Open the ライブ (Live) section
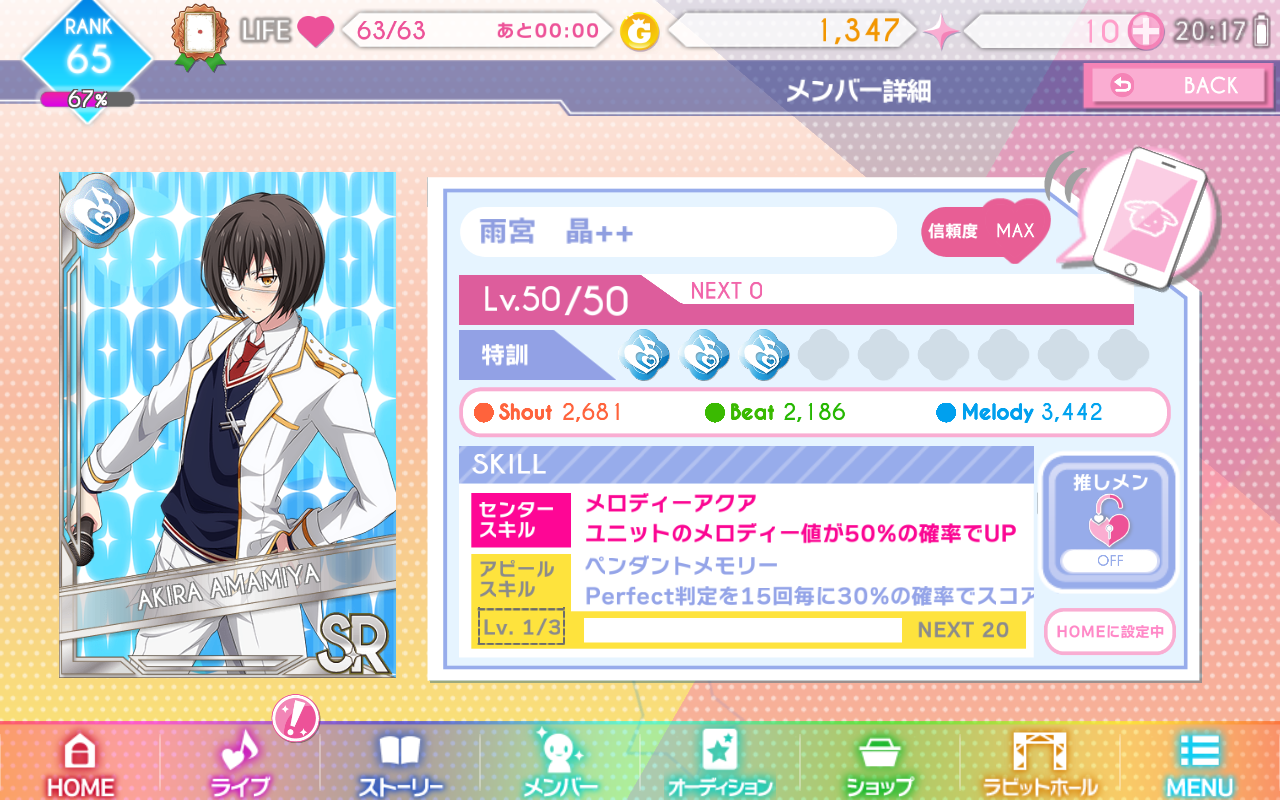 240,765
